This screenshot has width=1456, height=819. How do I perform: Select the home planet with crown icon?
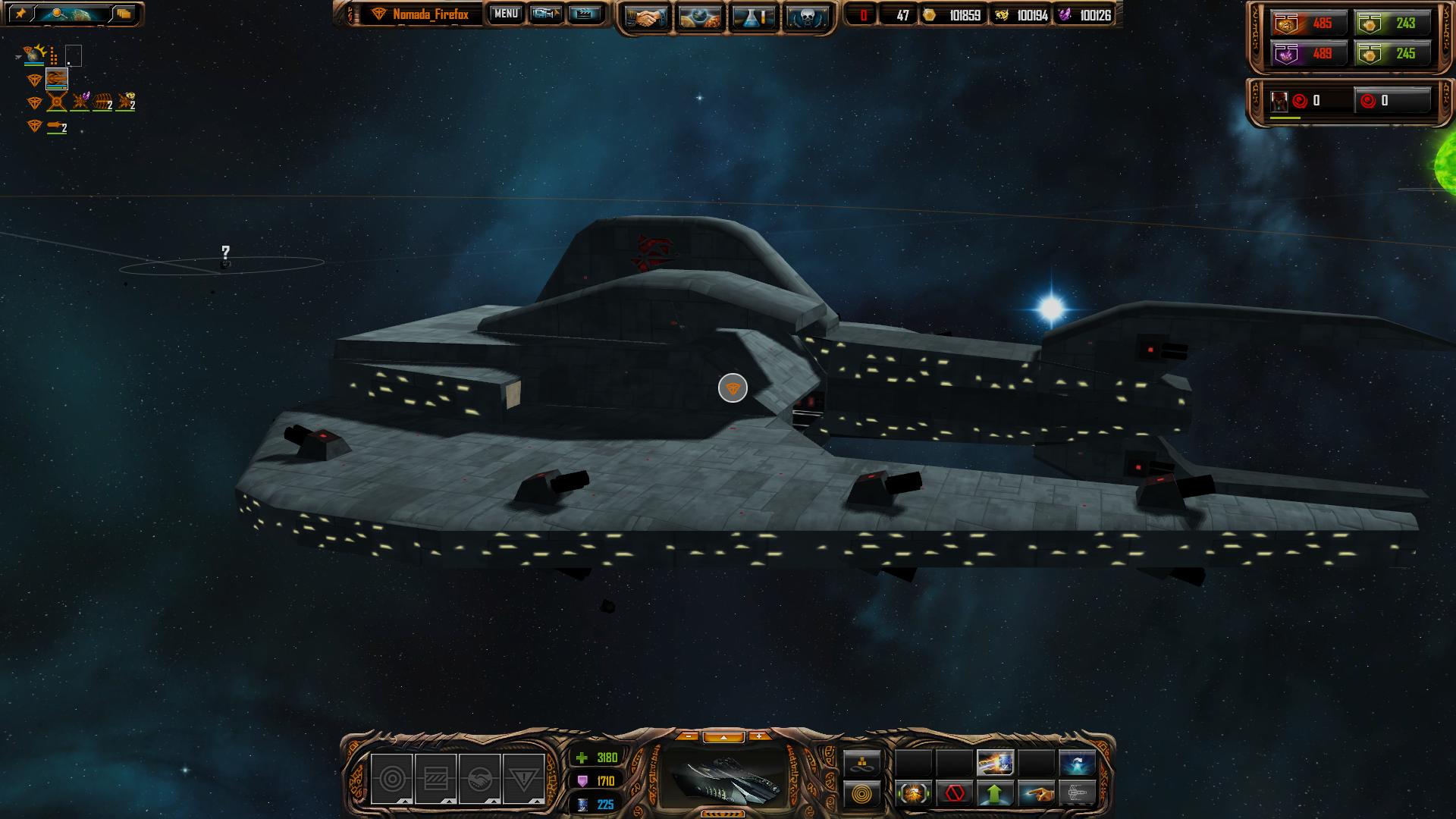coord(35,54)
